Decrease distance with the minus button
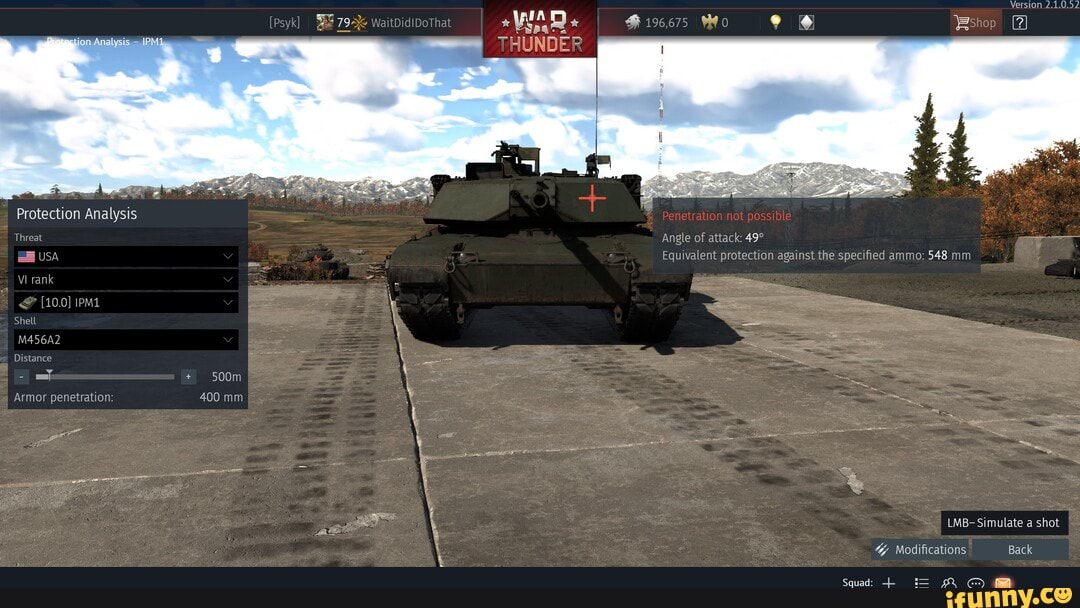This screenshot has height=608, width=1080. [x=22, y=377]
